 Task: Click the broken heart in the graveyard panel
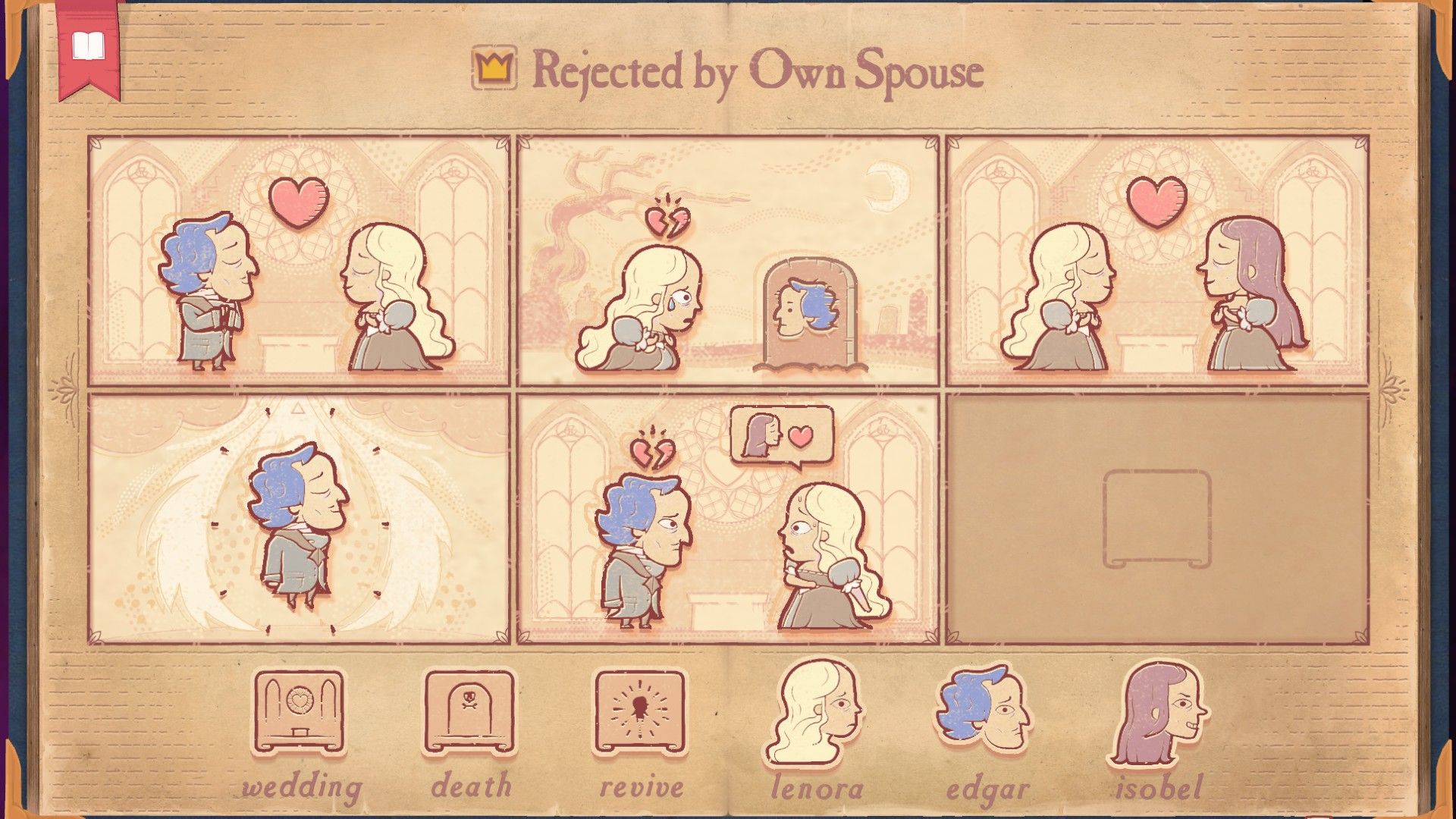click(666, 224)
